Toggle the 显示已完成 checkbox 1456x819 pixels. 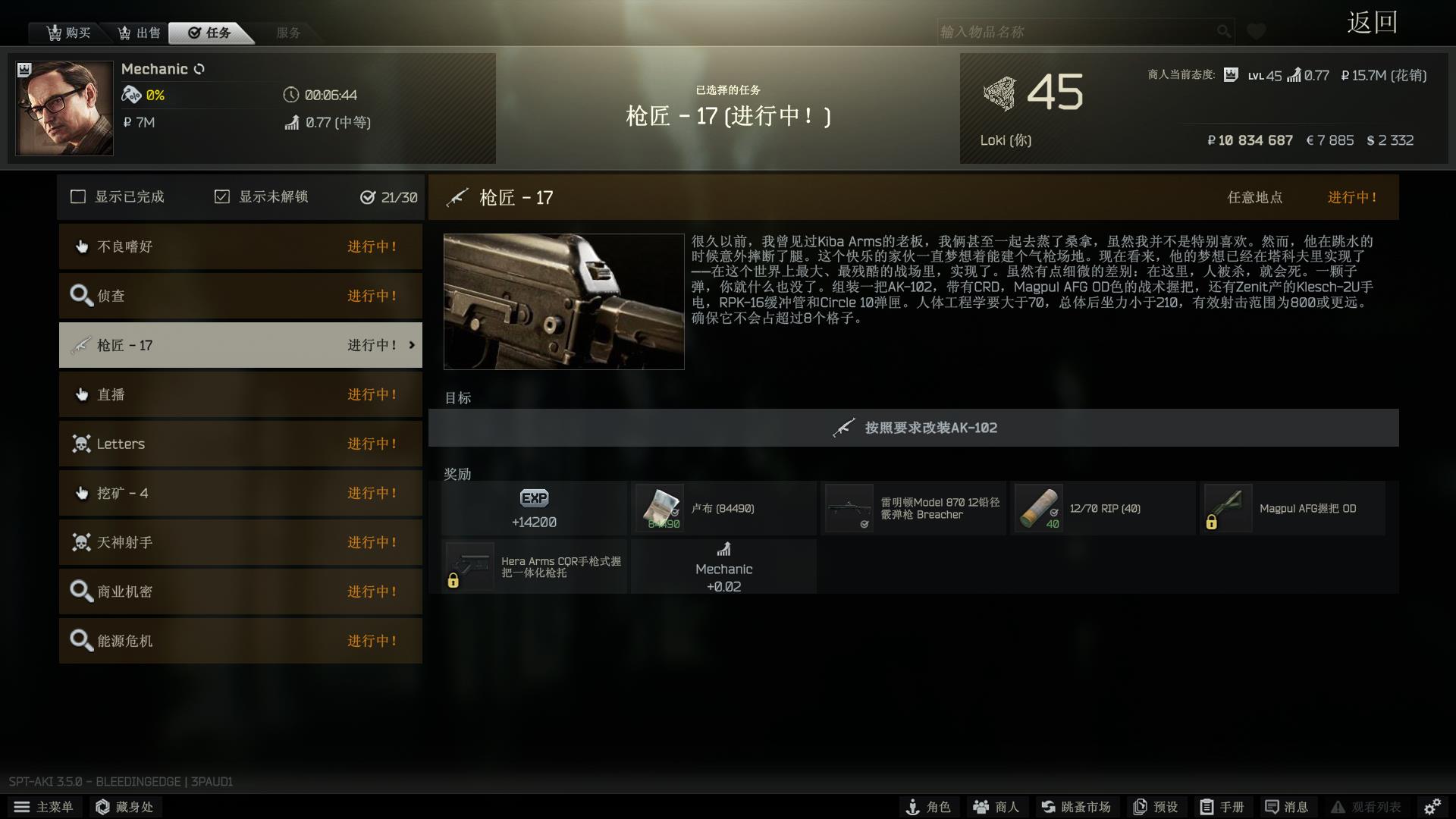click(x=78, y=196)
